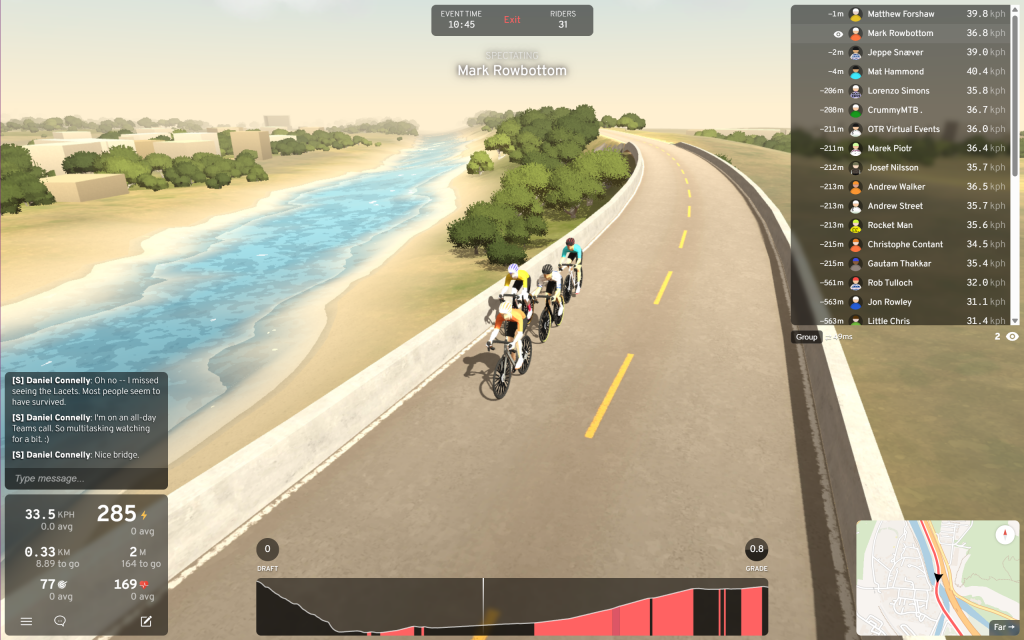Open the edit pencil icon in the stats panel
This screenshot has width=1024, height=640.
[x=146, y=621]
